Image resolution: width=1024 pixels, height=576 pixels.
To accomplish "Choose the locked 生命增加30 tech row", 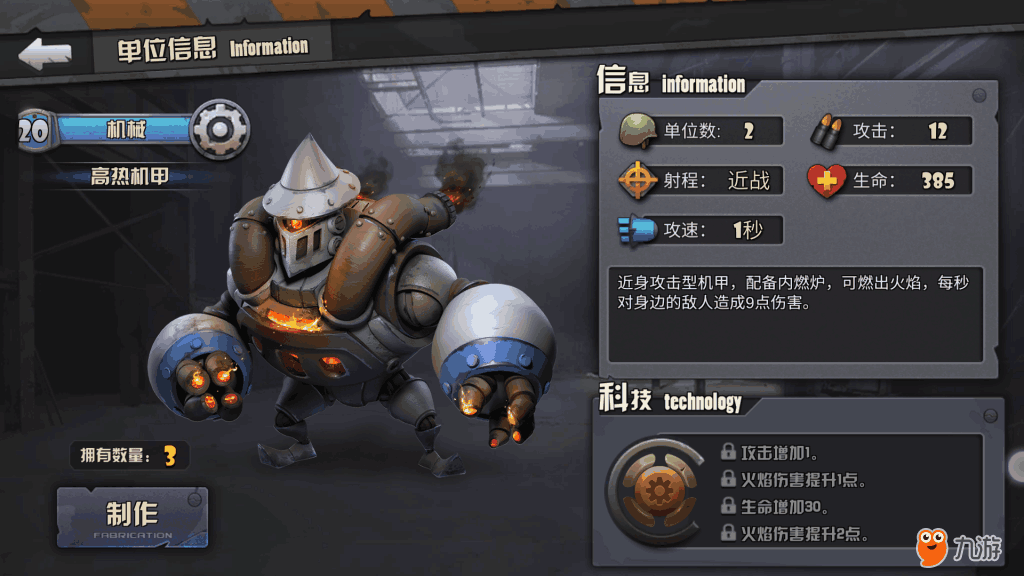I will [786, 507].
